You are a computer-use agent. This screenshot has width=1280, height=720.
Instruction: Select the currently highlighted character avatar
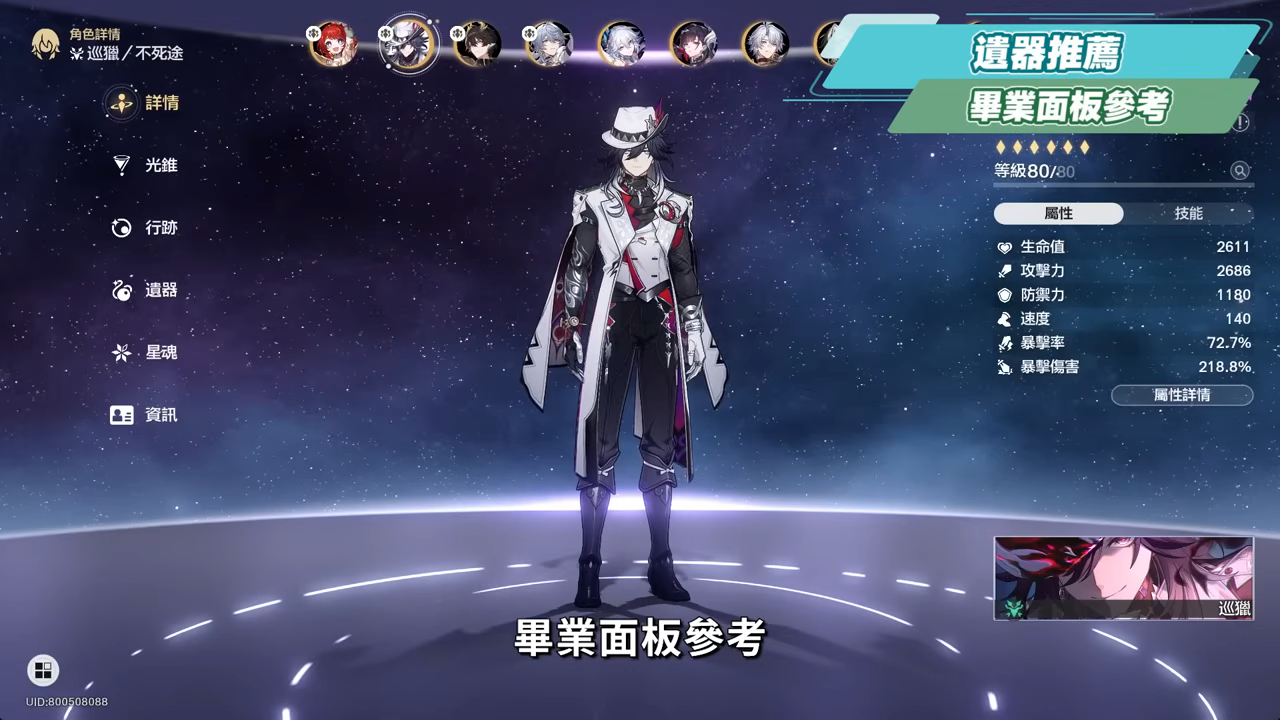(405, 42)
